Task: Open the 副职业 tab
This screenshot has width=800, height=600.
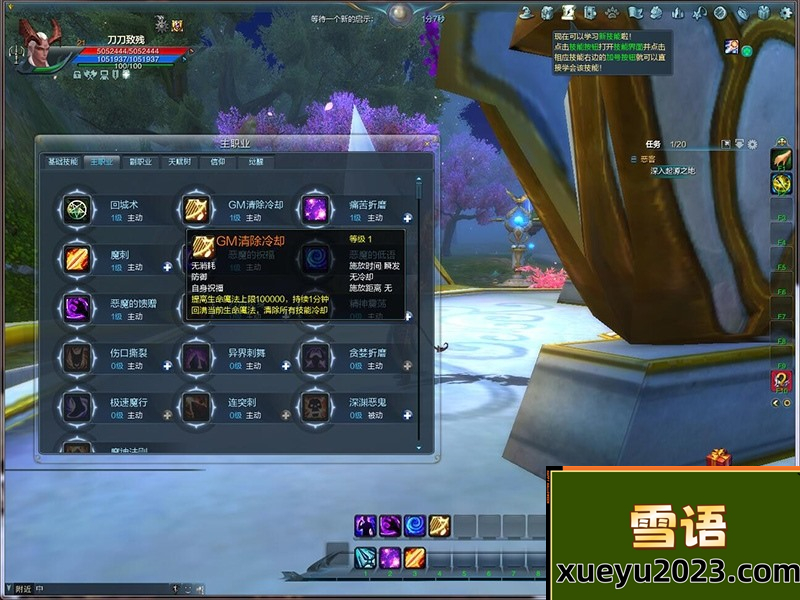Action: click(x=140, y=161)
